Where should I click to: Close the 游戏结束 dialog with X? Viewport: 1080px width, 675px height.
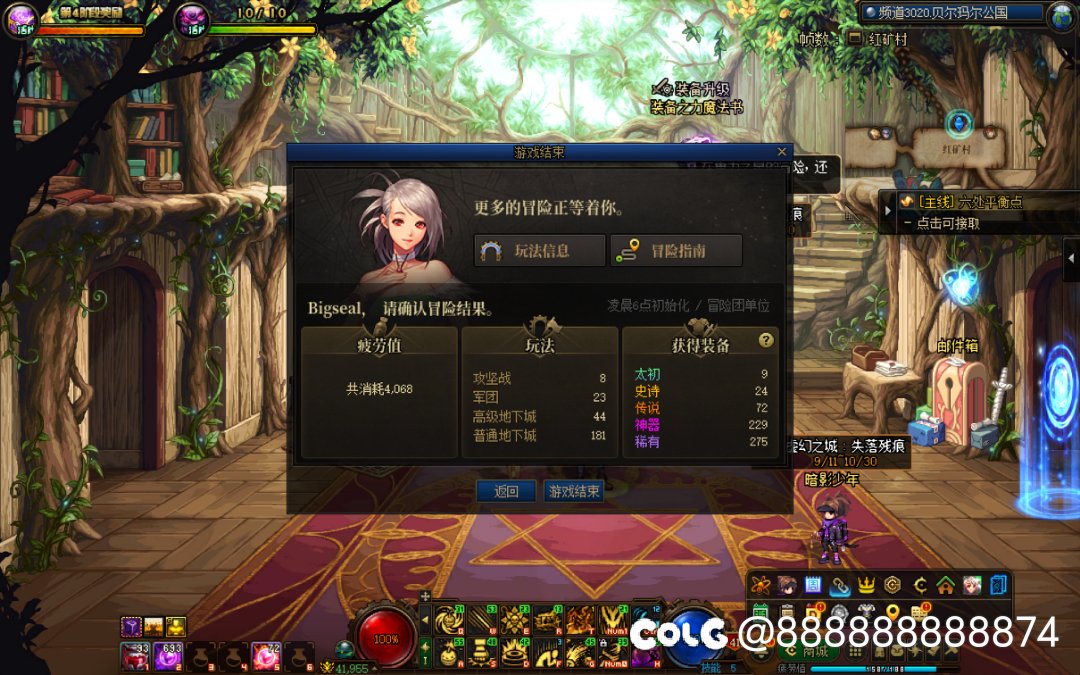(x=782, y=152)
